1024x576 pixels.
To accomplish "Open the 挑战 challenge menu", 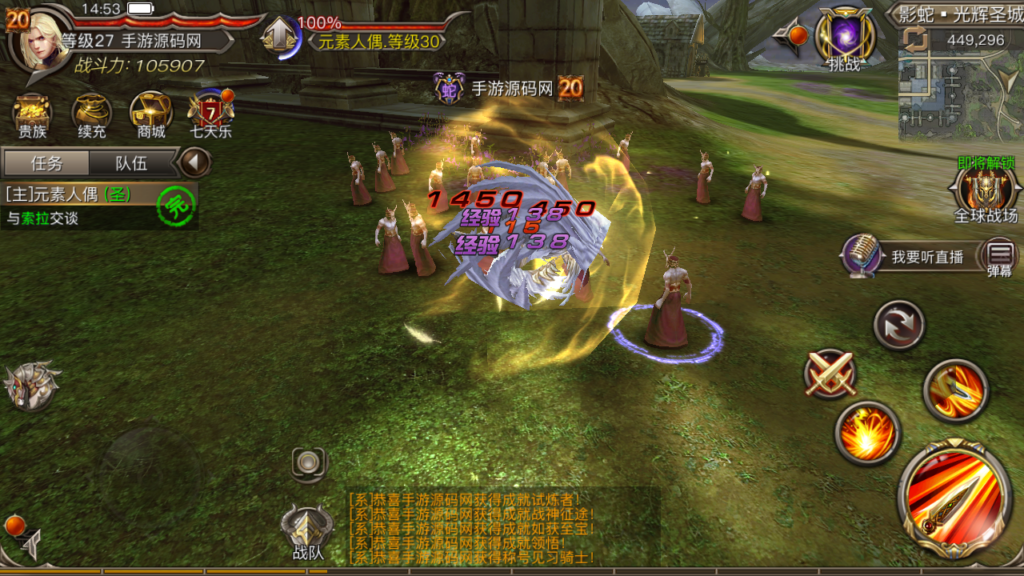I will click(845, 38).
